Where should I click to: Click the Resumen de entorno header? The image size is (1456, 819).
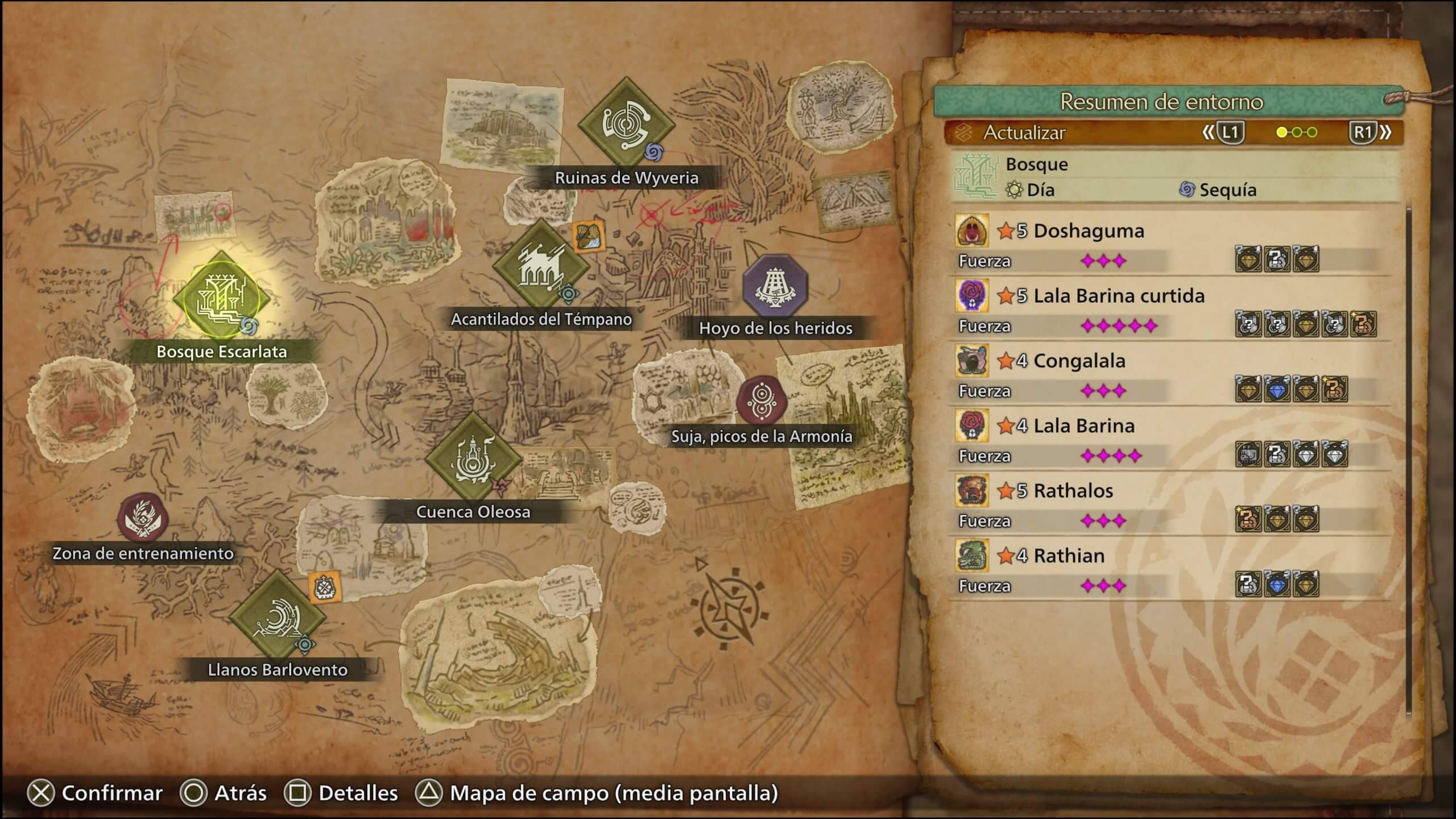(1161, 102)
